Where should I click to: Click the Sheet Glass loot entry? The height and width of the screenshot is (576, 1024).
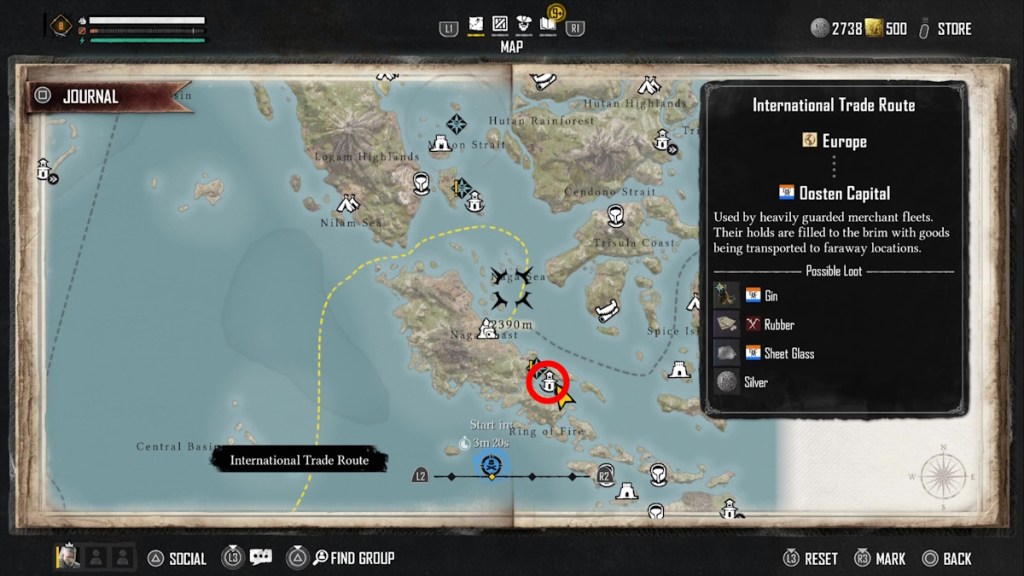click(x=789, y=353)
